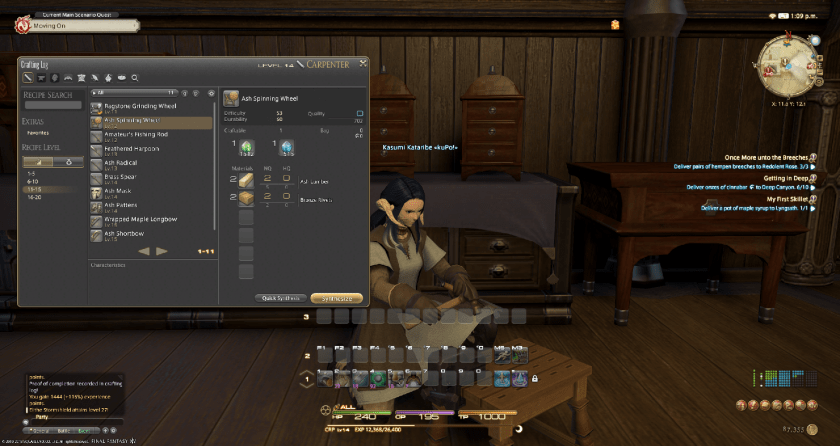
Task: Click the Ash Lumber material icon
Action: tap(245, 181)
